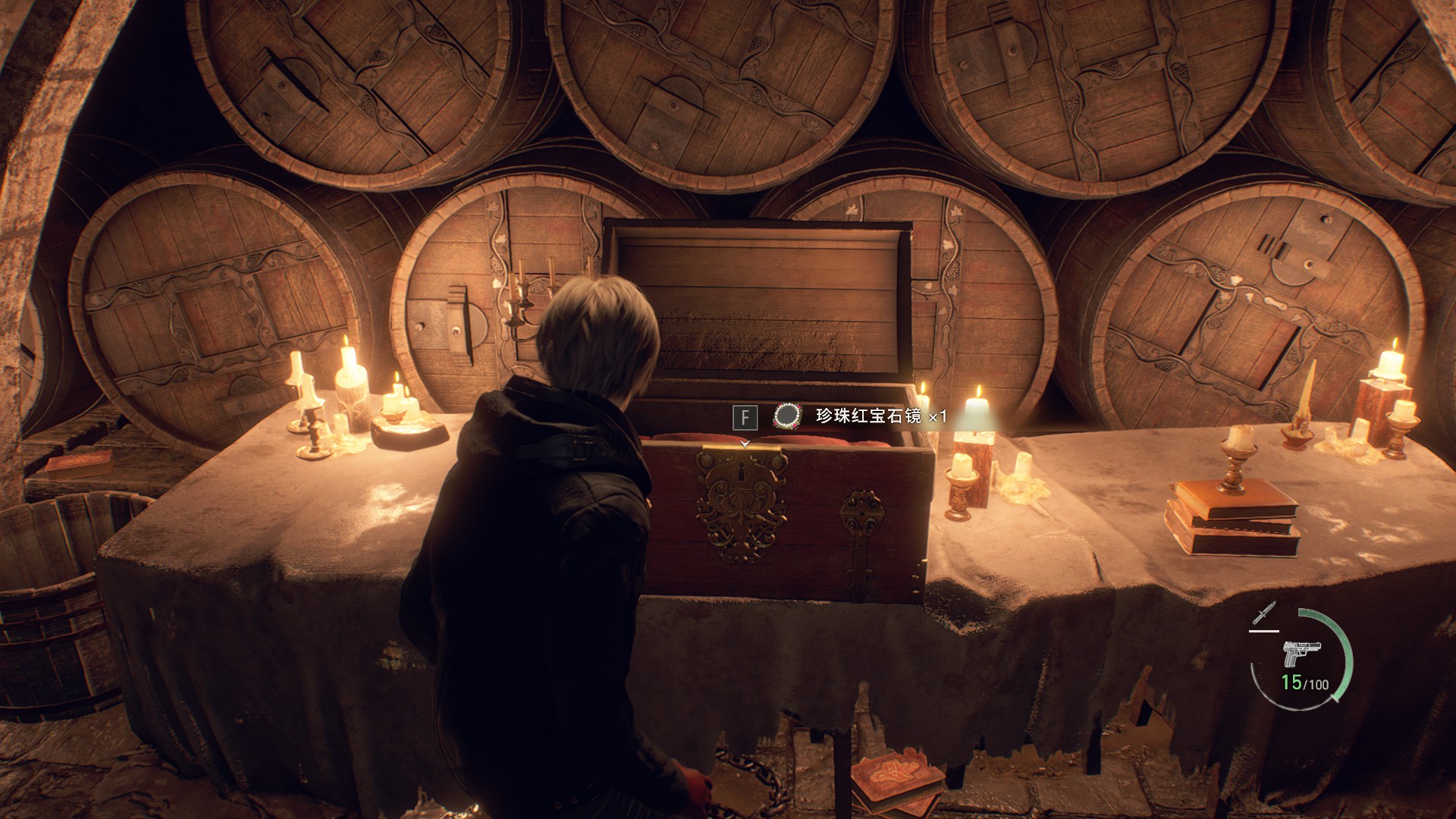Image resolution: width=1456 pixels, height=819 pixels.
Task: Select the equipped handgun weapon icon
Action: (1301, 654)
